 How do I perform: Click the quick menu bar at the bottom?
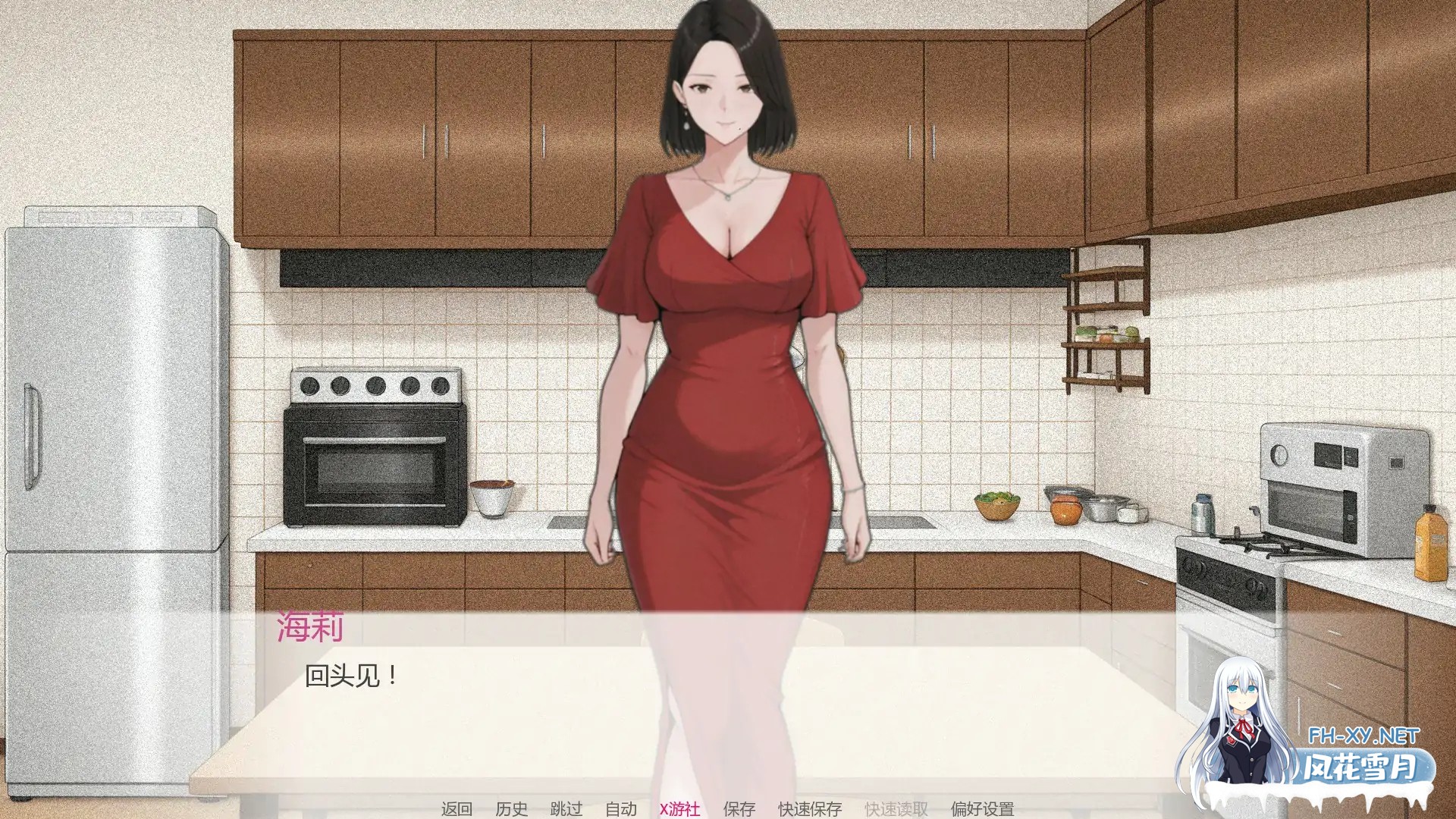pyautogui.click(x=720, y=808)
